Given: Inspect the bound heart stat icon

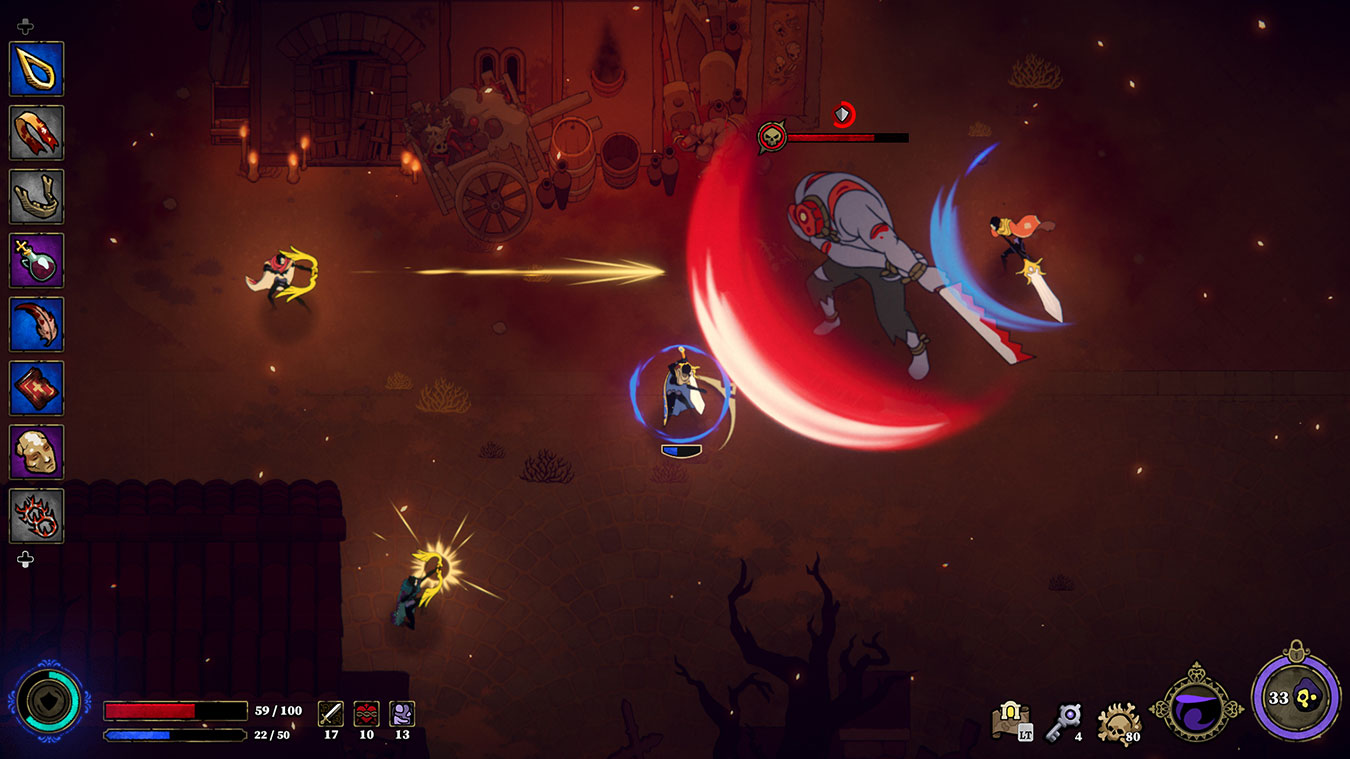Looking at the screenshot, I should tap(366, 713).
